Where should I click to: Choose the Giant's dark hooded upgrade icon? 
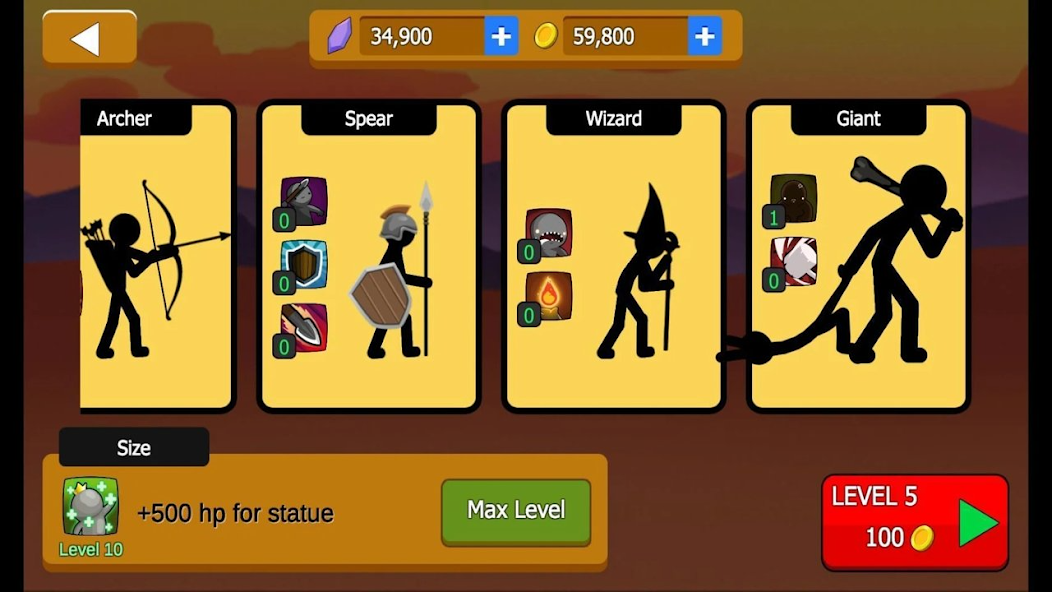pyautogui.click(x=793, y=198)
